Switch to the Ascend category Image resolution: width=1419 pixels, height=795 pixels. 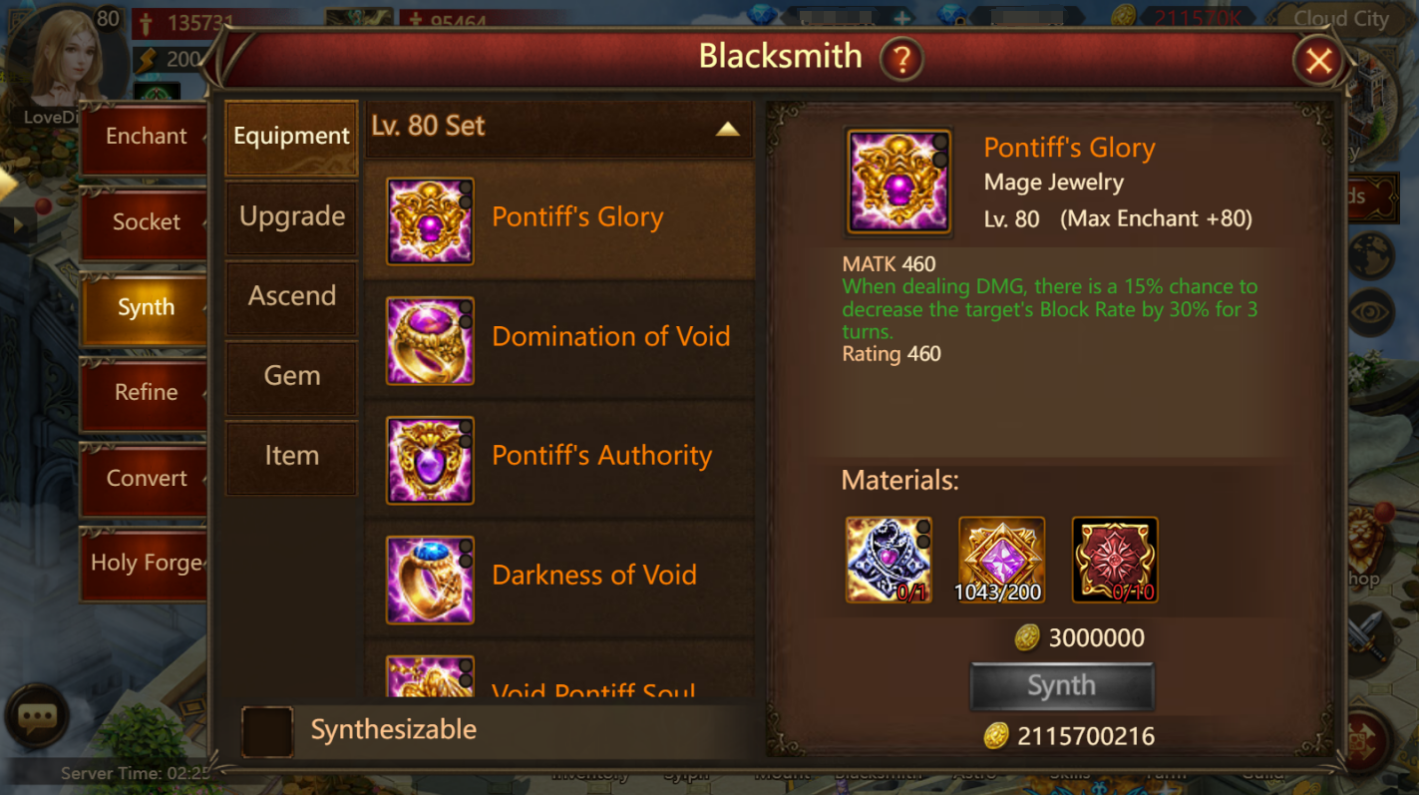(291, 296)
